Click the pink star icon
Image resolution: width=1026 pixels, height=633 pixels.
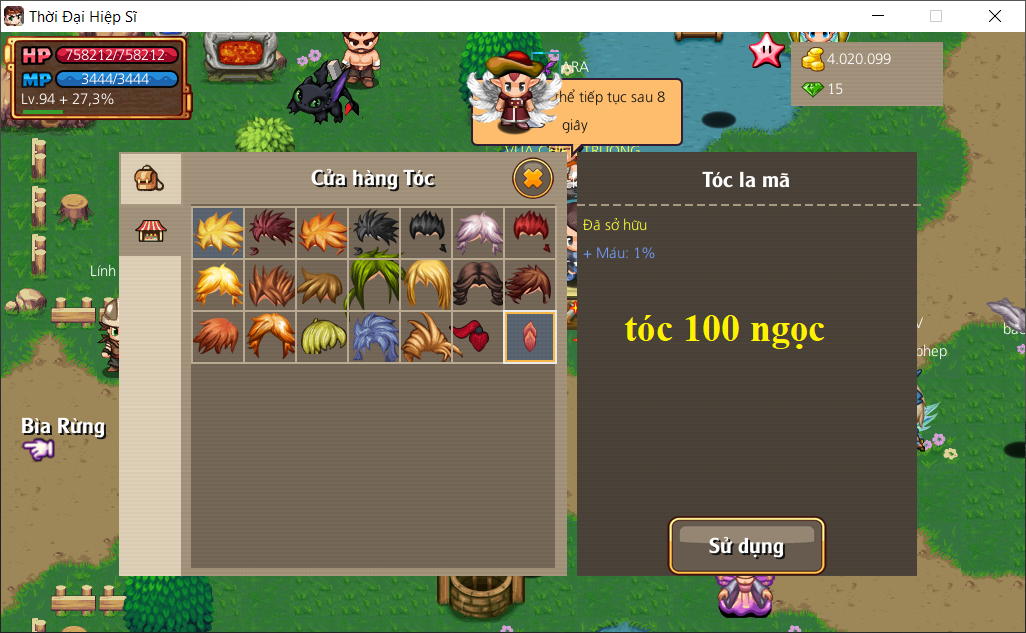coord(766,49)
